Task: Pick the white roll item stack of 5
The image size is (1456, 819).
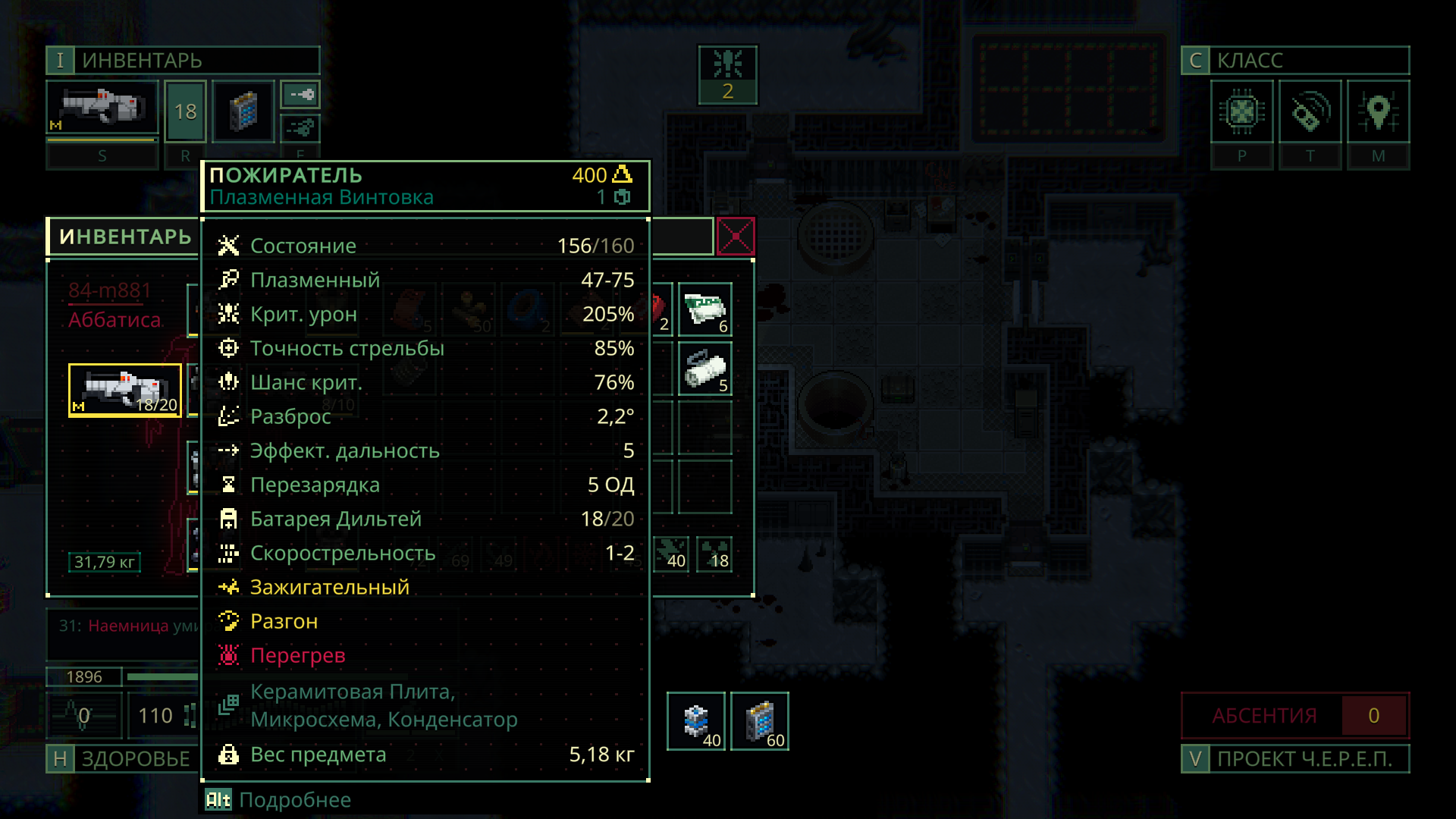Action: [705, 369]
